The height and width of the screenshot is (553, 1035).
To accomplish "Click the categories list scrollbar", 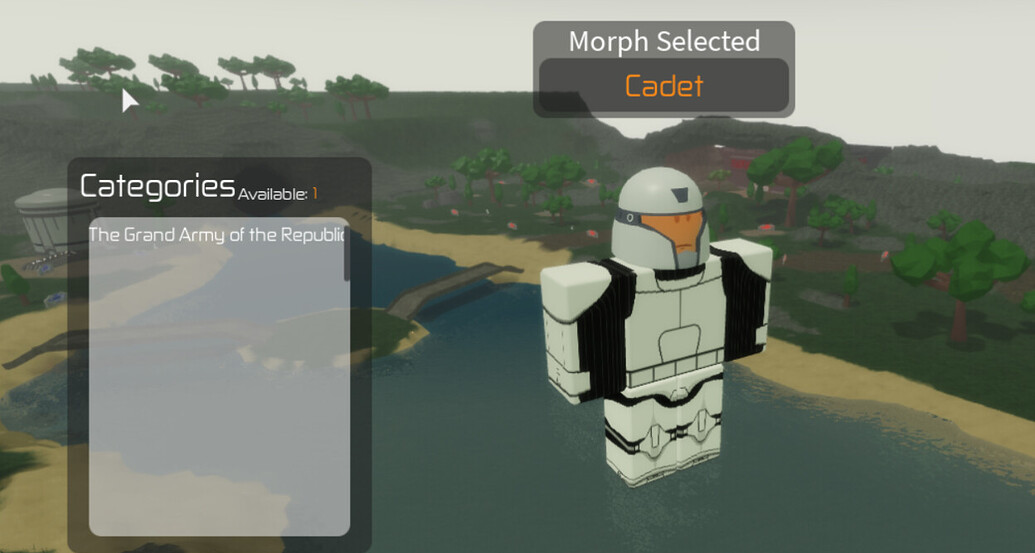I will 347,250.
